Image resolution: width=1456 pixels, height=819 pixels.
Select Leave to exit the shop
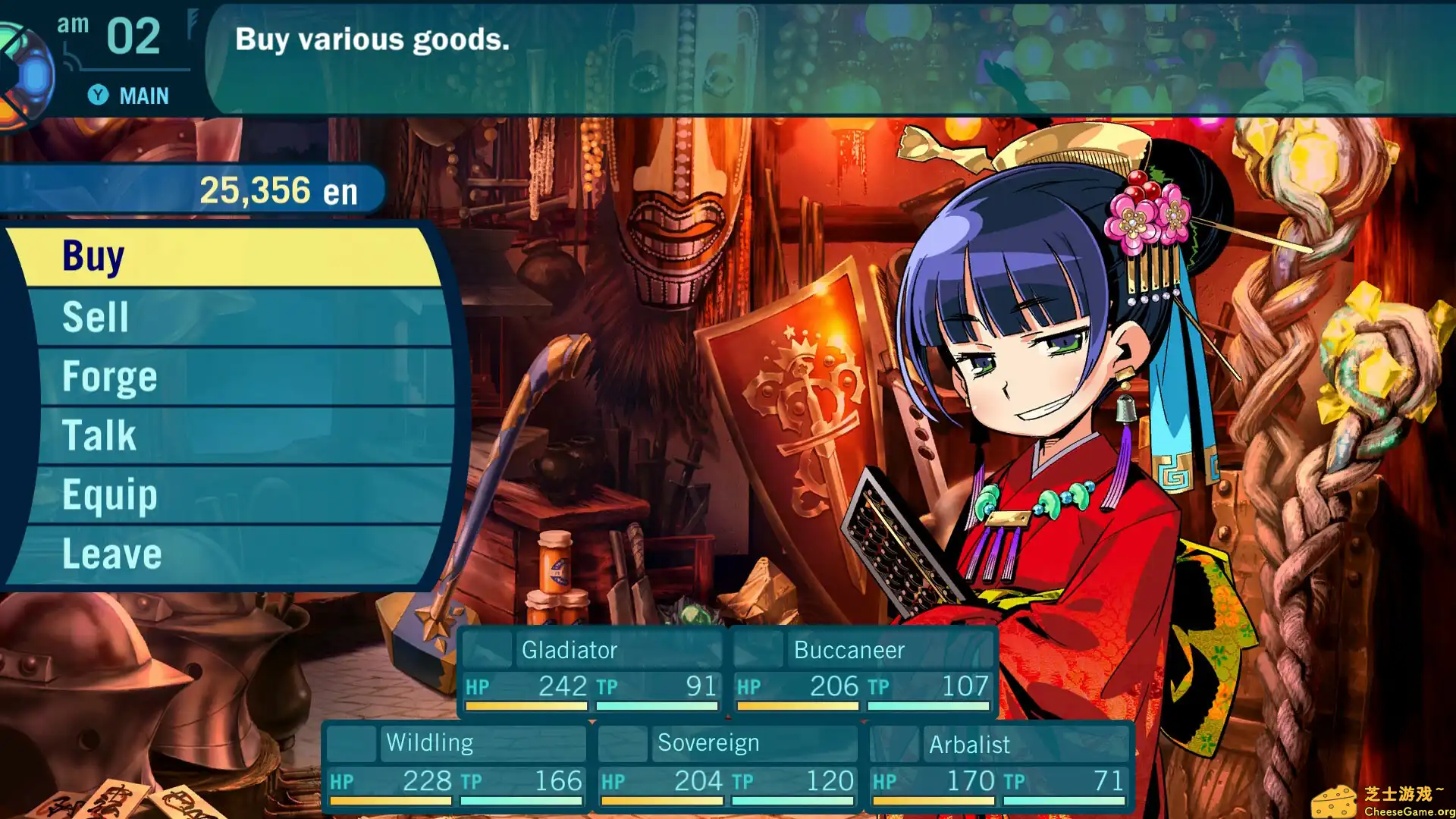[x=111, y=553]
